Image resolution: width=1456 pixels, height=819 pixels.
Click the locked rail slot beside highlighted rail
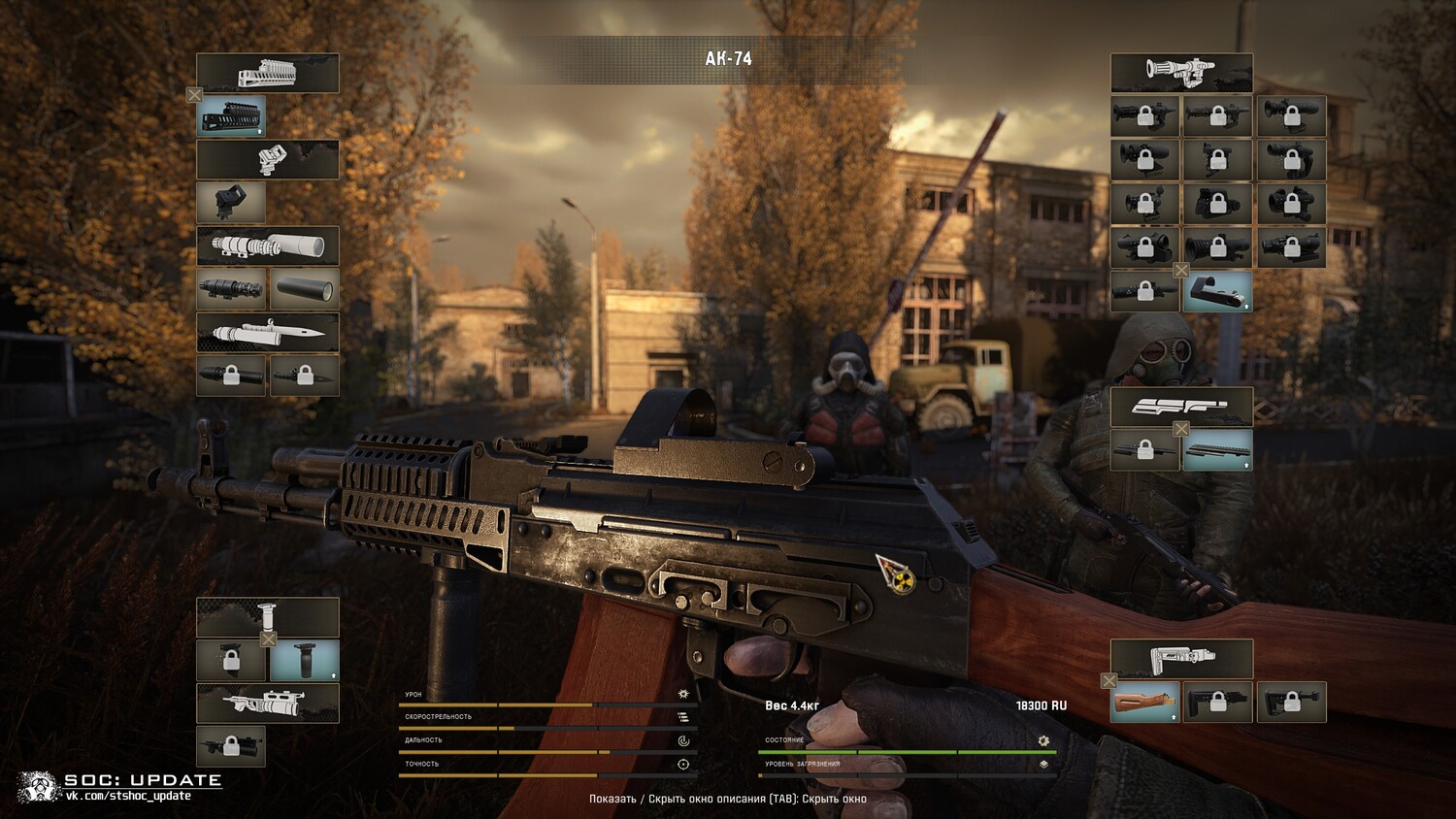pos(1145,450)
